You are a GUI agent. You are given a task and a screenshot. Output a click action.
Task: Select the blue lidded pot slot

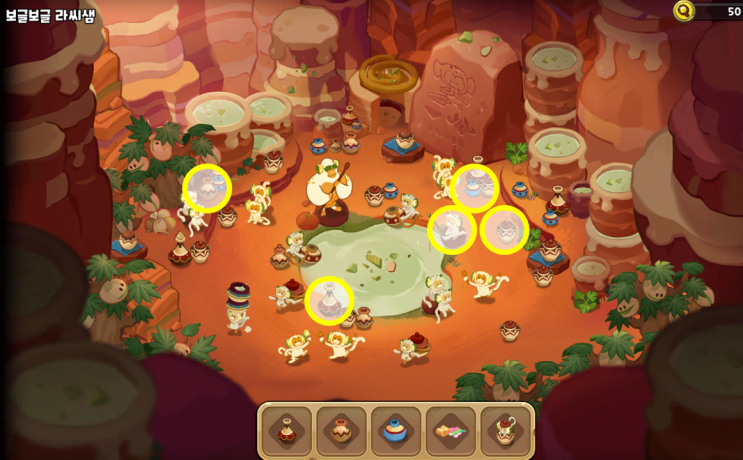(x=396, y=430)
